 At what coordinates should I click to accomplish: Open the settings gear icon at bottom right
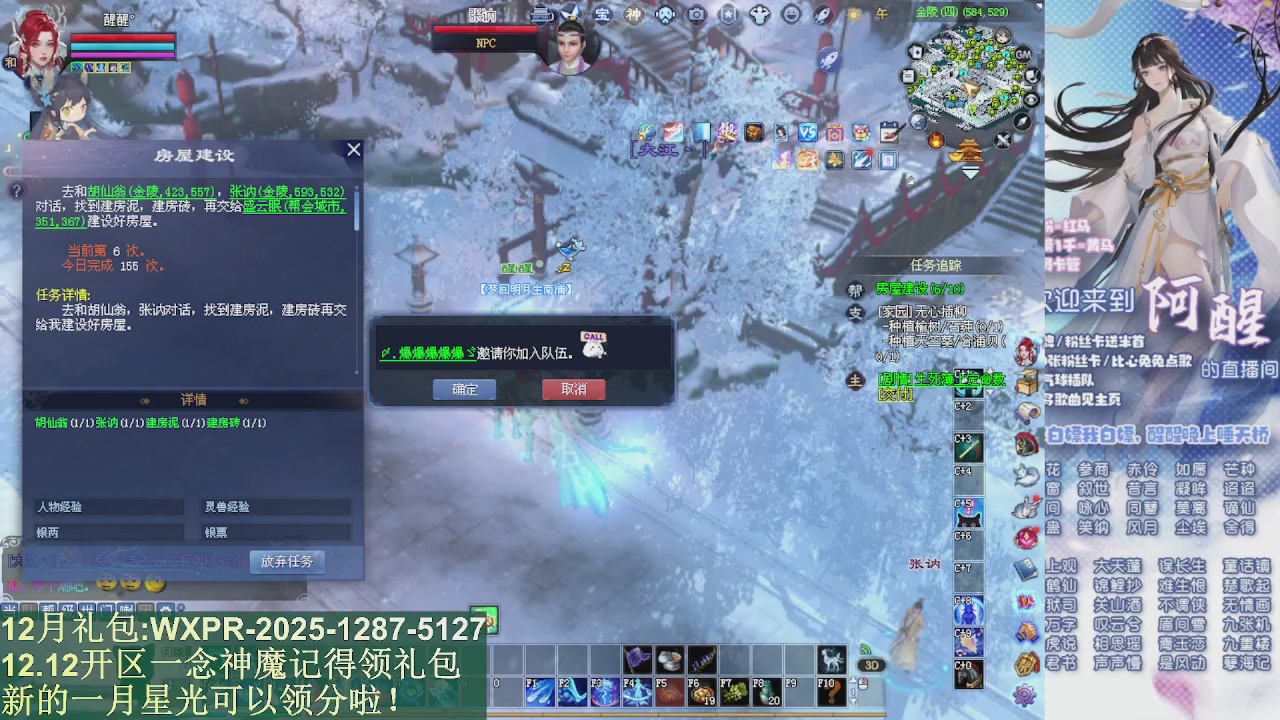click(x=1024, y=695)
